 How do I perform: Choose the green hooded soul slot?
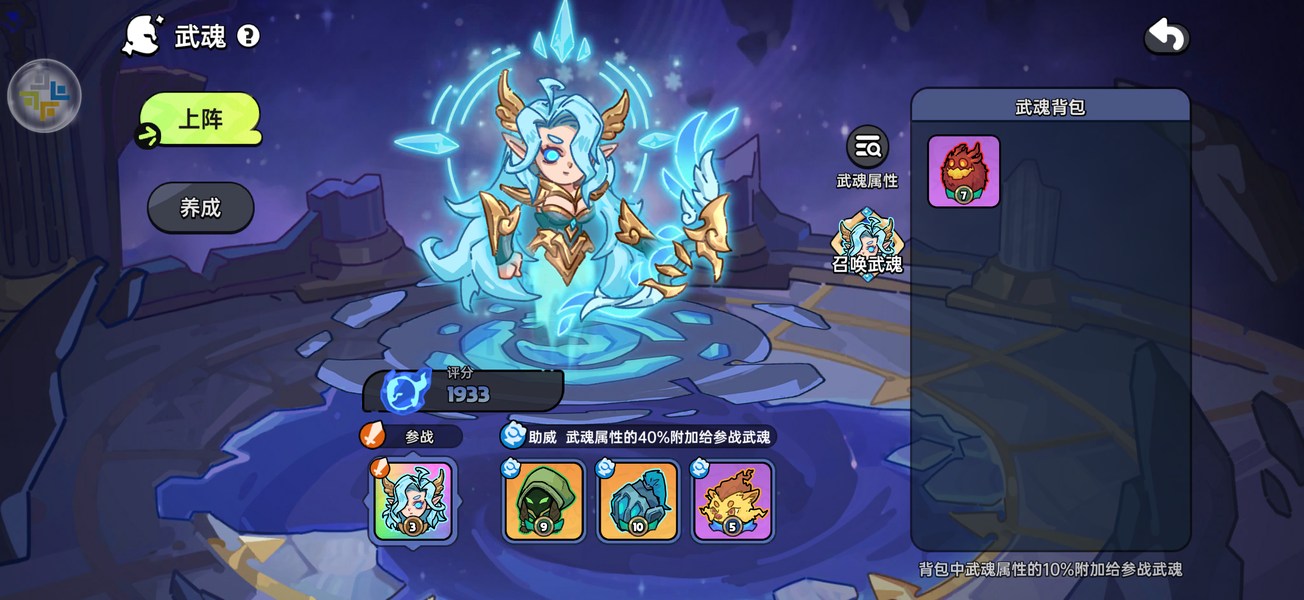[x=544, y=501]
